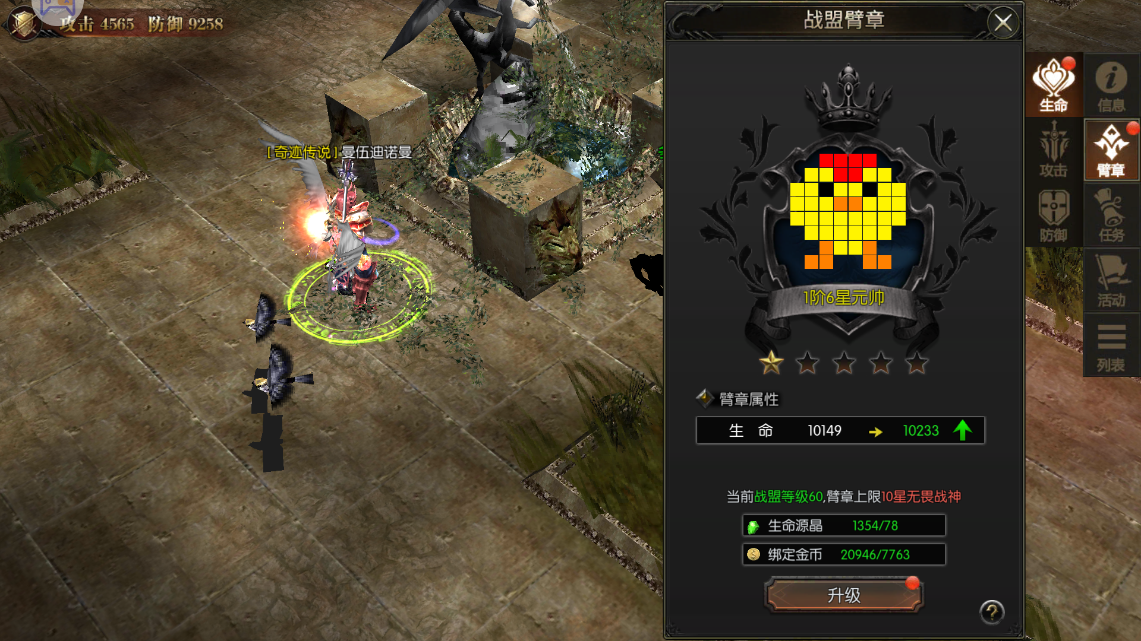
Task: Click the shield emblem icon beside 攻击
Action: coord(23,24)
